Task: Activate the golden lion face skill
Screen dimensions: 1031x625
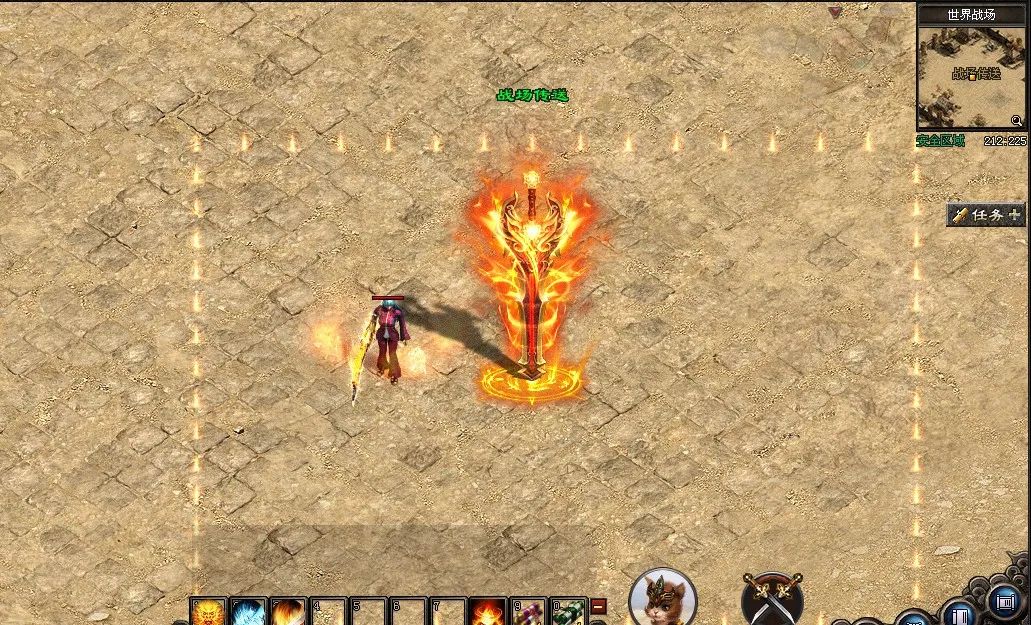Action: coord(209,612)
